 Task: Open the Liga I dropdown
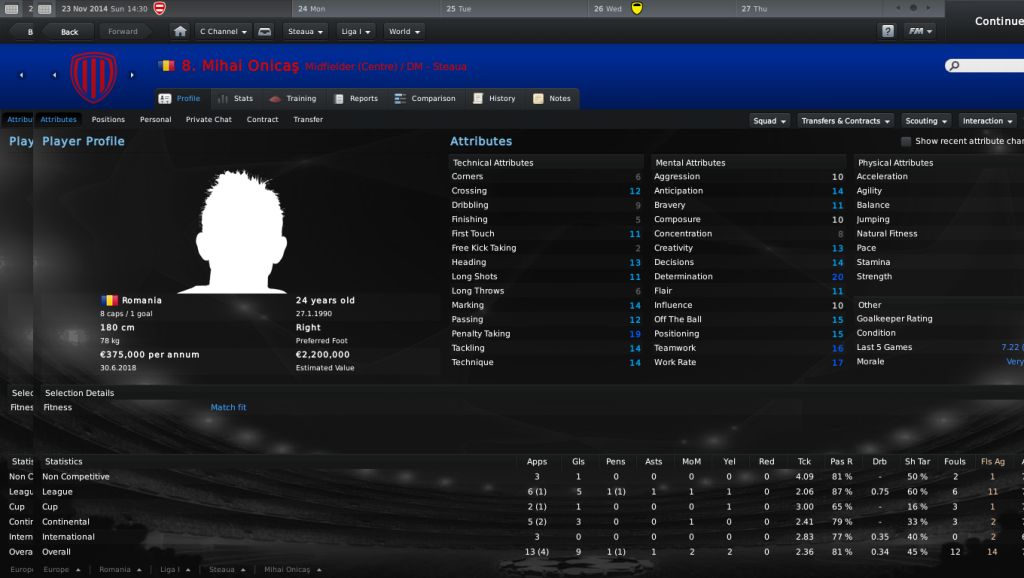click(355, 31)
